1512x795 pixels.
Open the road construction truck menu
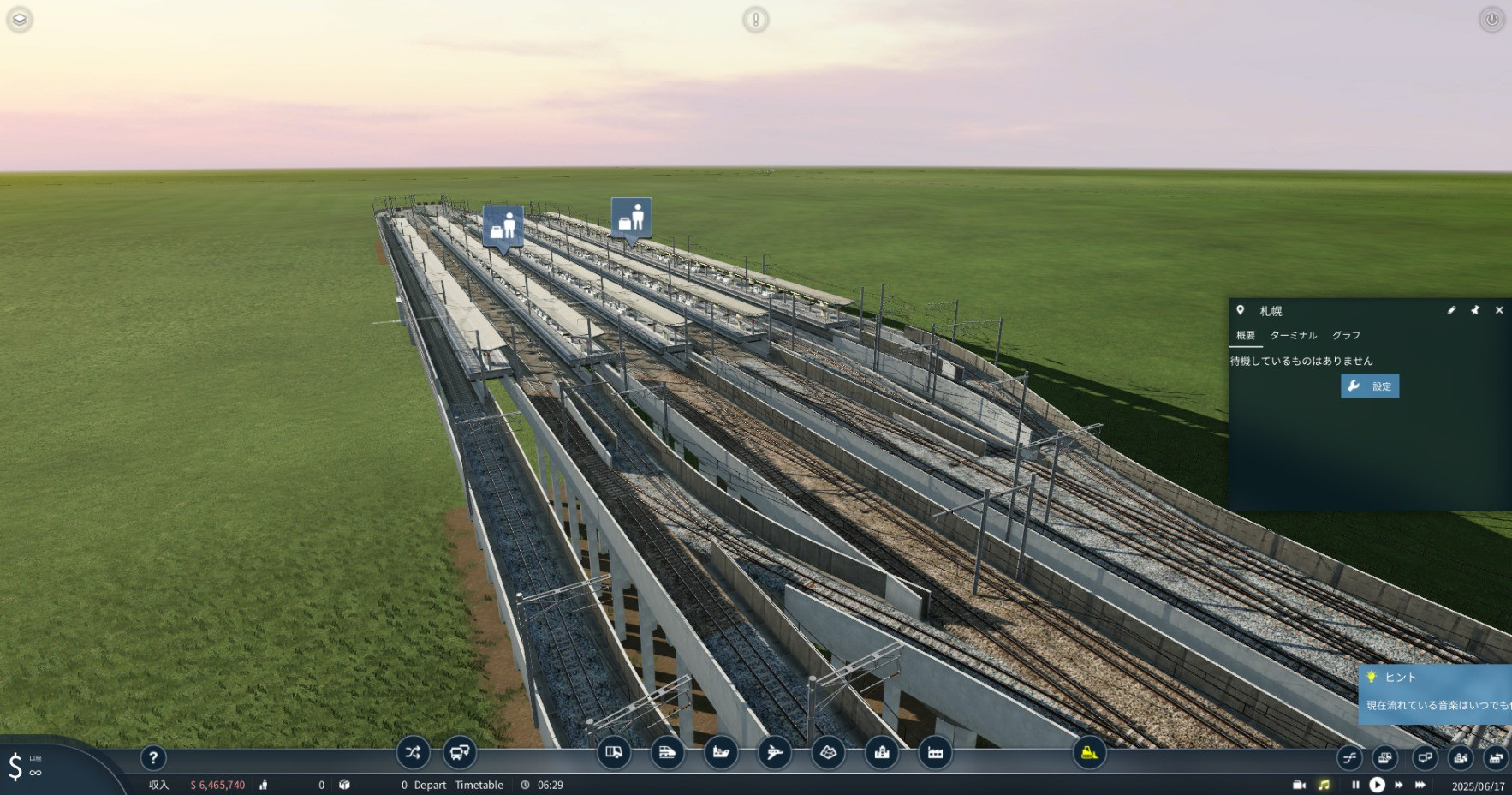tap(614, 753)
